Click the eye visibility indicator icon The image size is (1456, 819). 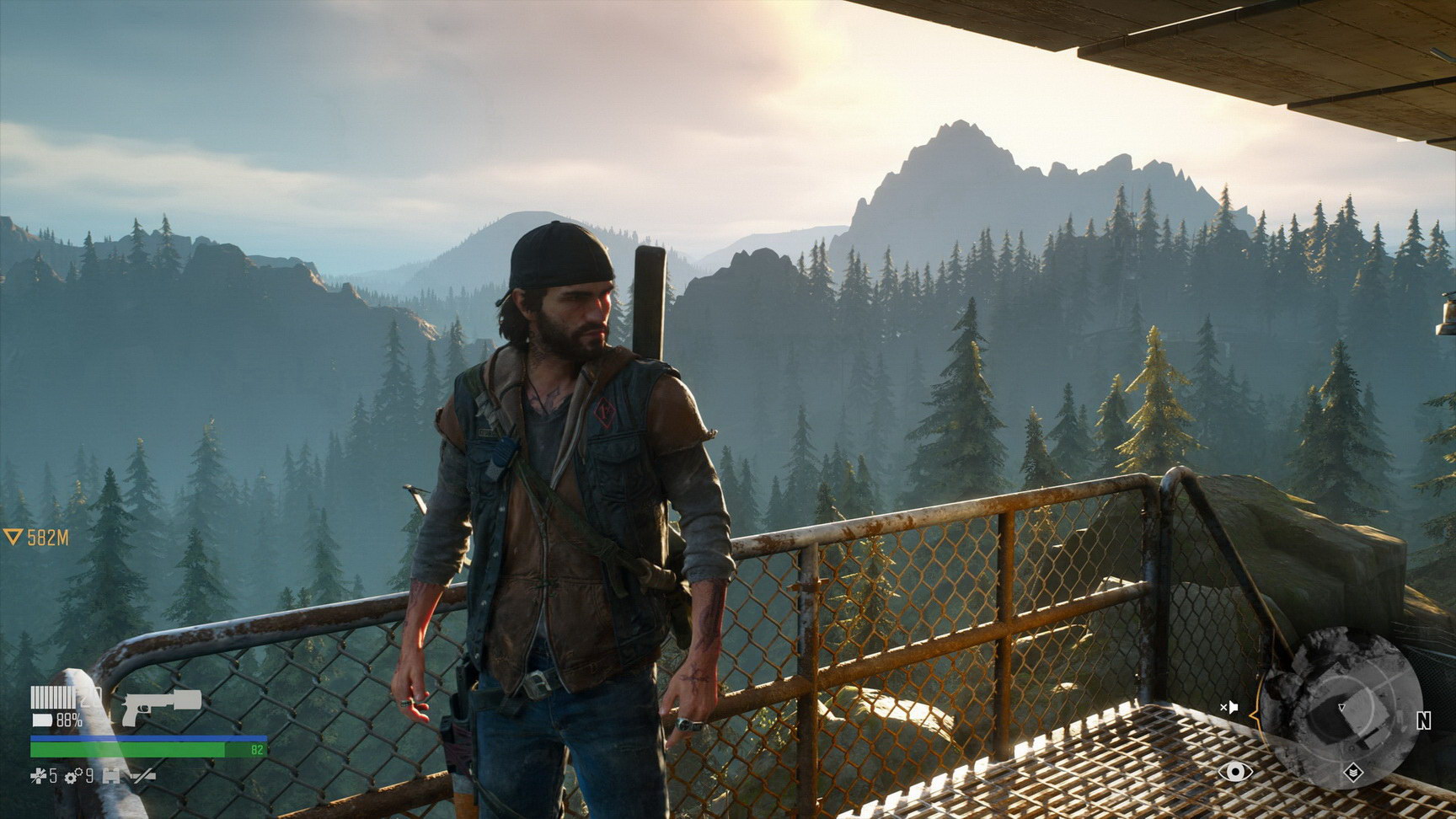point(1234,771)
